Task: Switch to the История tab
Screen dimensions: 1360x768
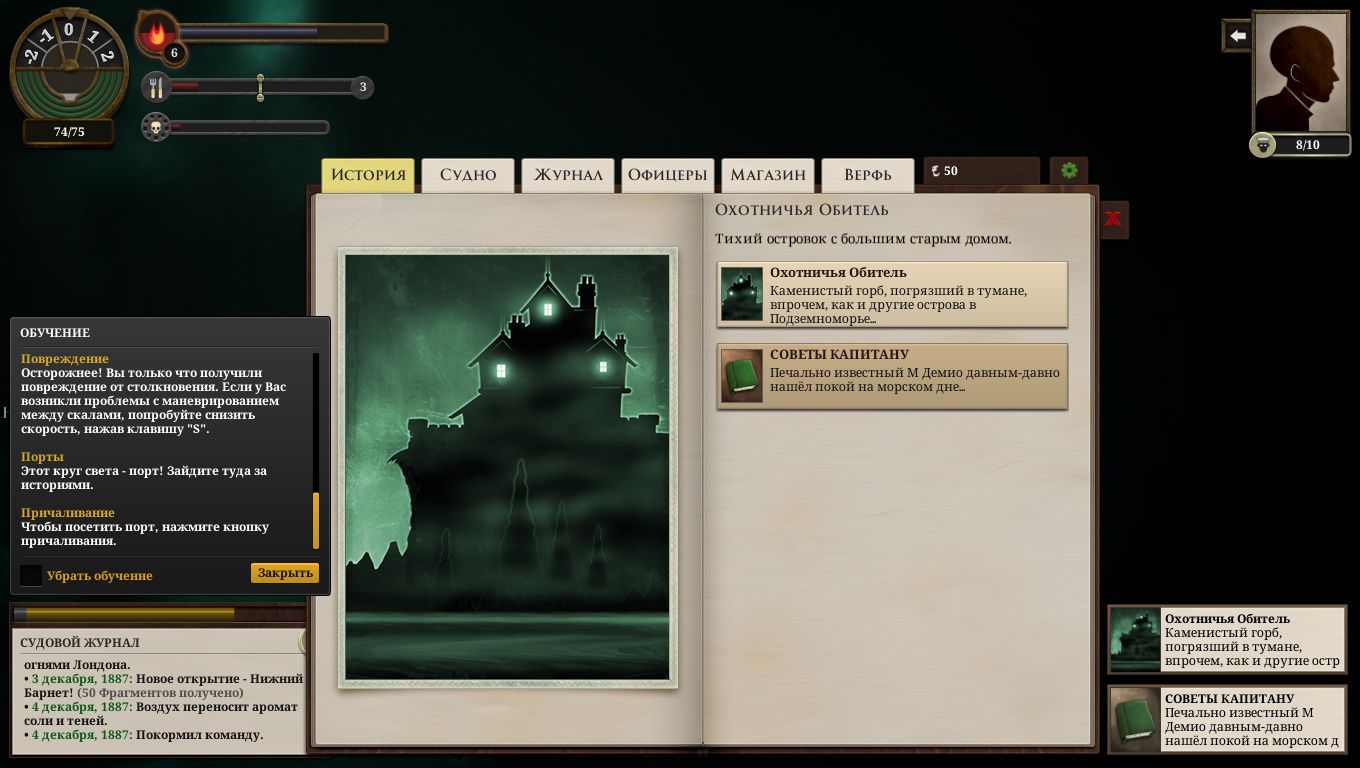Action: coord(367,175)
